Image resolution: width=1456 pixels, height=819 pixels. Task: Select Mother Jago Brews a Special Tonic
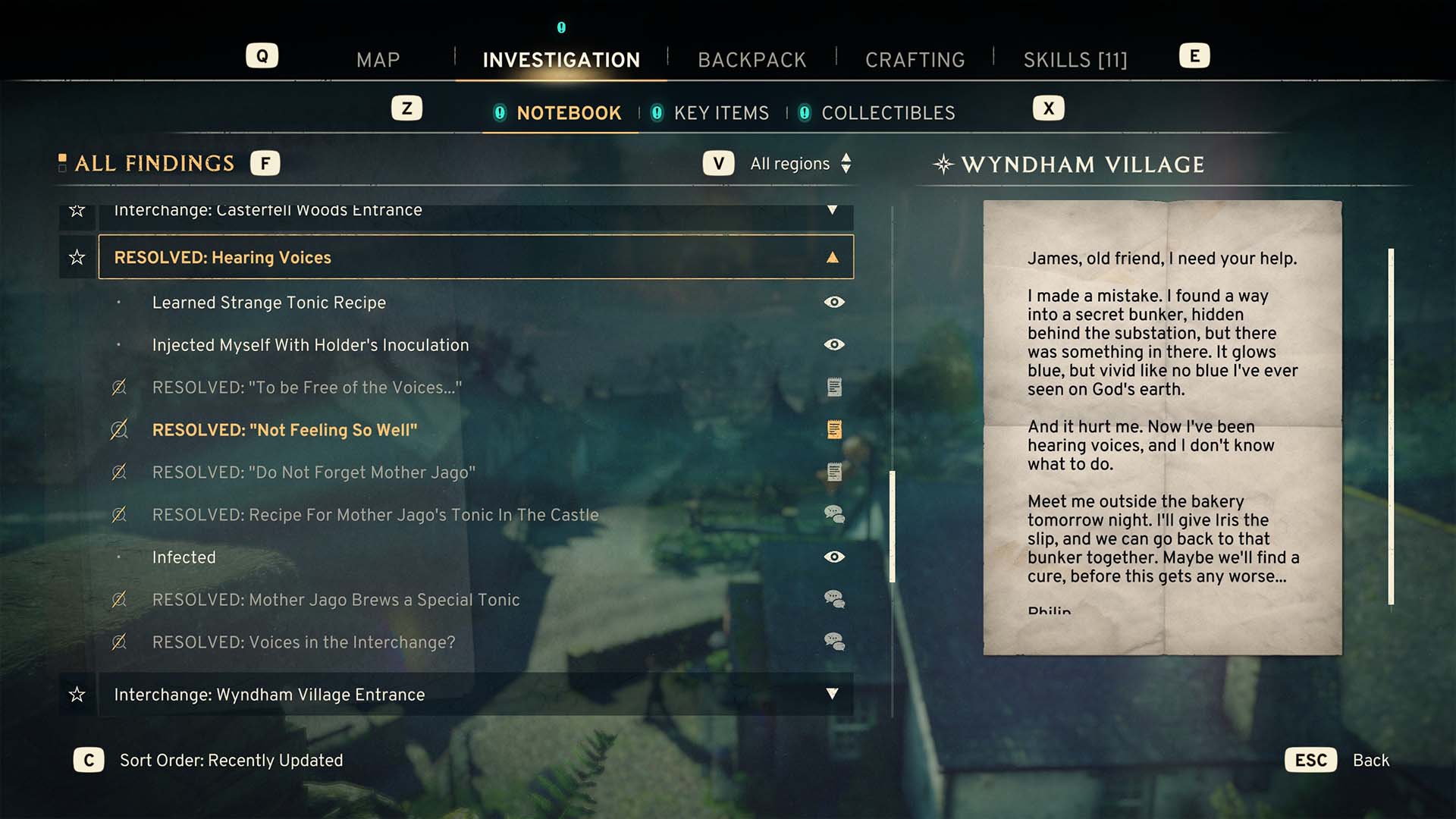tap(335, 600)
